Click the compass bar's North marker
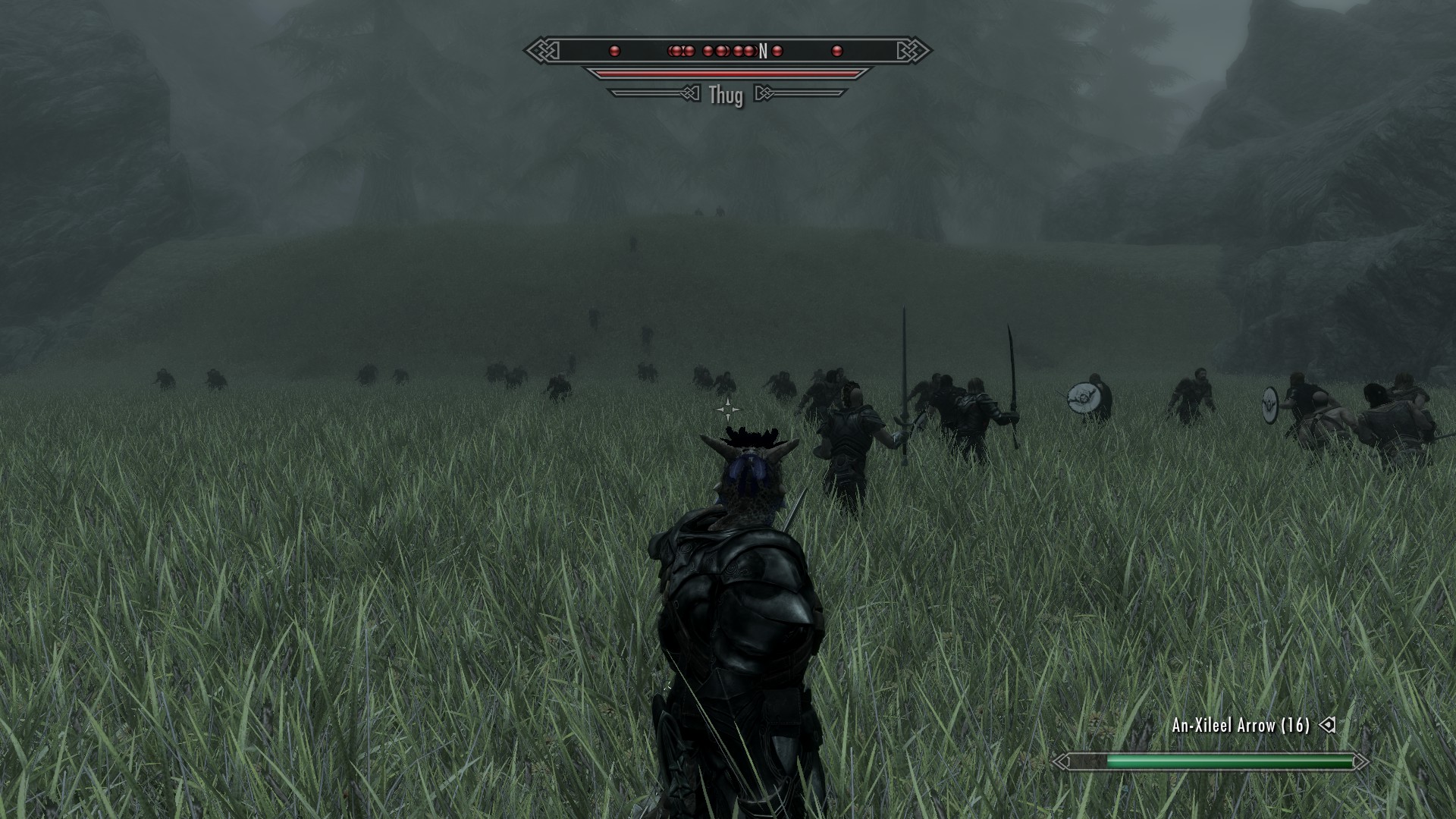1456x819 pixels. pyautogui.click(x=763, y=51)
